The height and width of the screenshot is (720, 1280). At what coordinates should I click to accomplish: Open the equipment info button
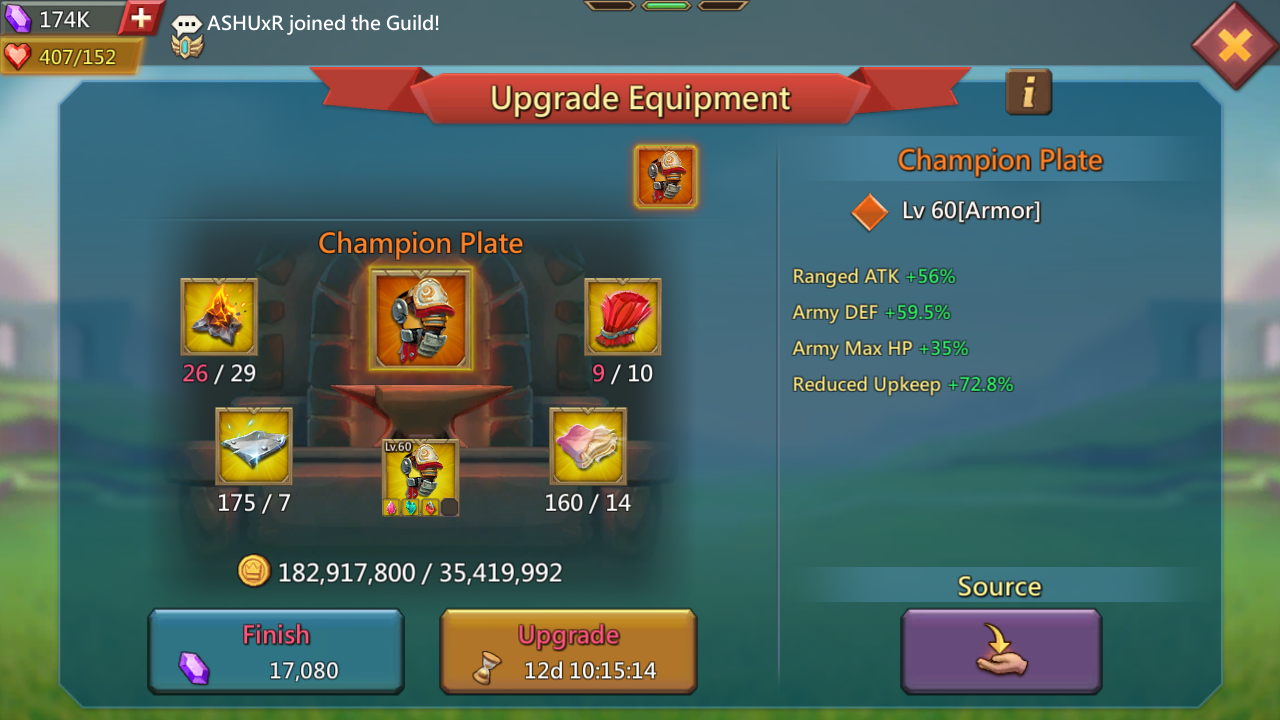(x=1028, y=93)
